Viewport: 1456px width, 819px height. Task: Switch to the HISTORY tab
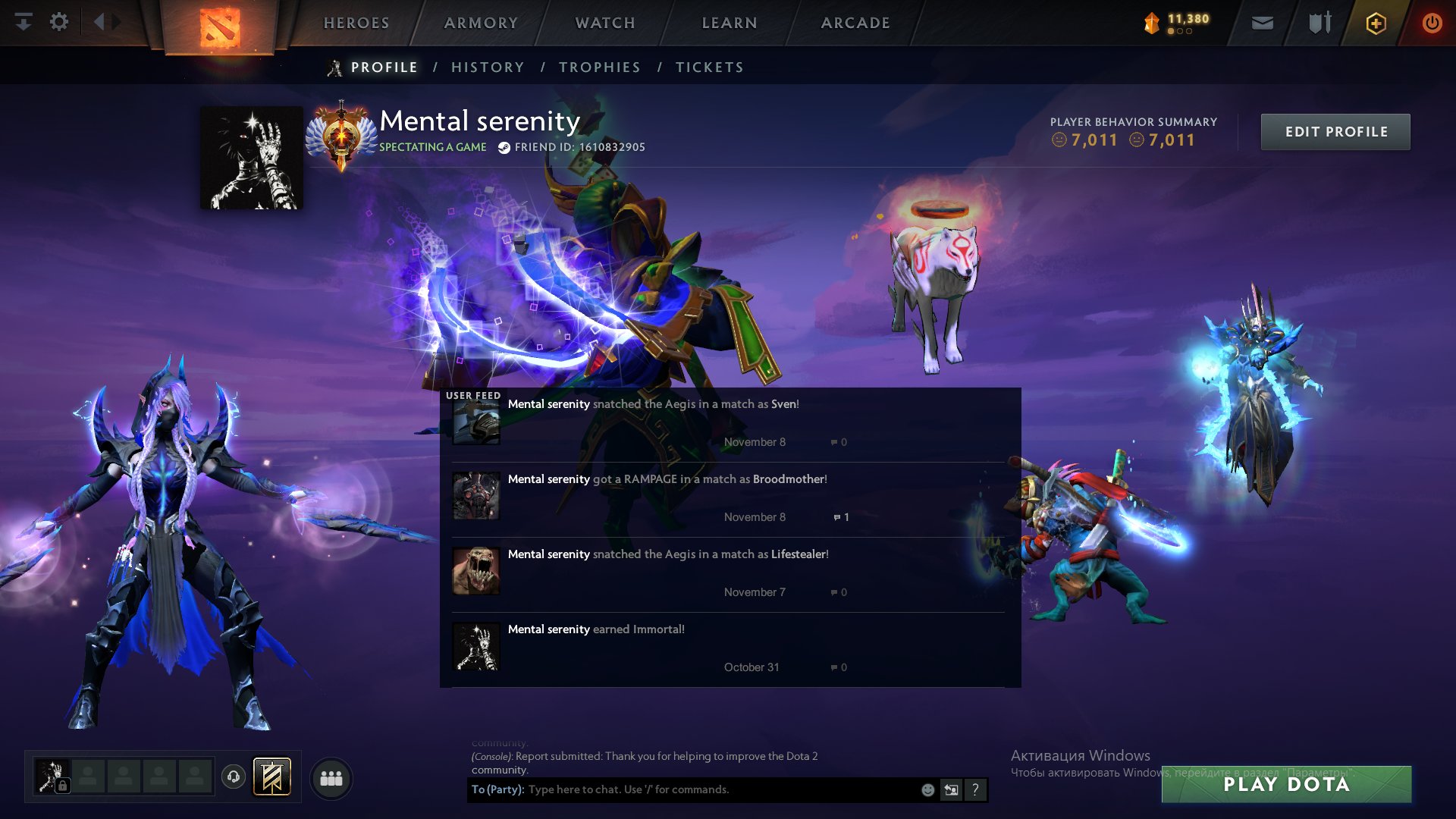click(x=488, y=67)
